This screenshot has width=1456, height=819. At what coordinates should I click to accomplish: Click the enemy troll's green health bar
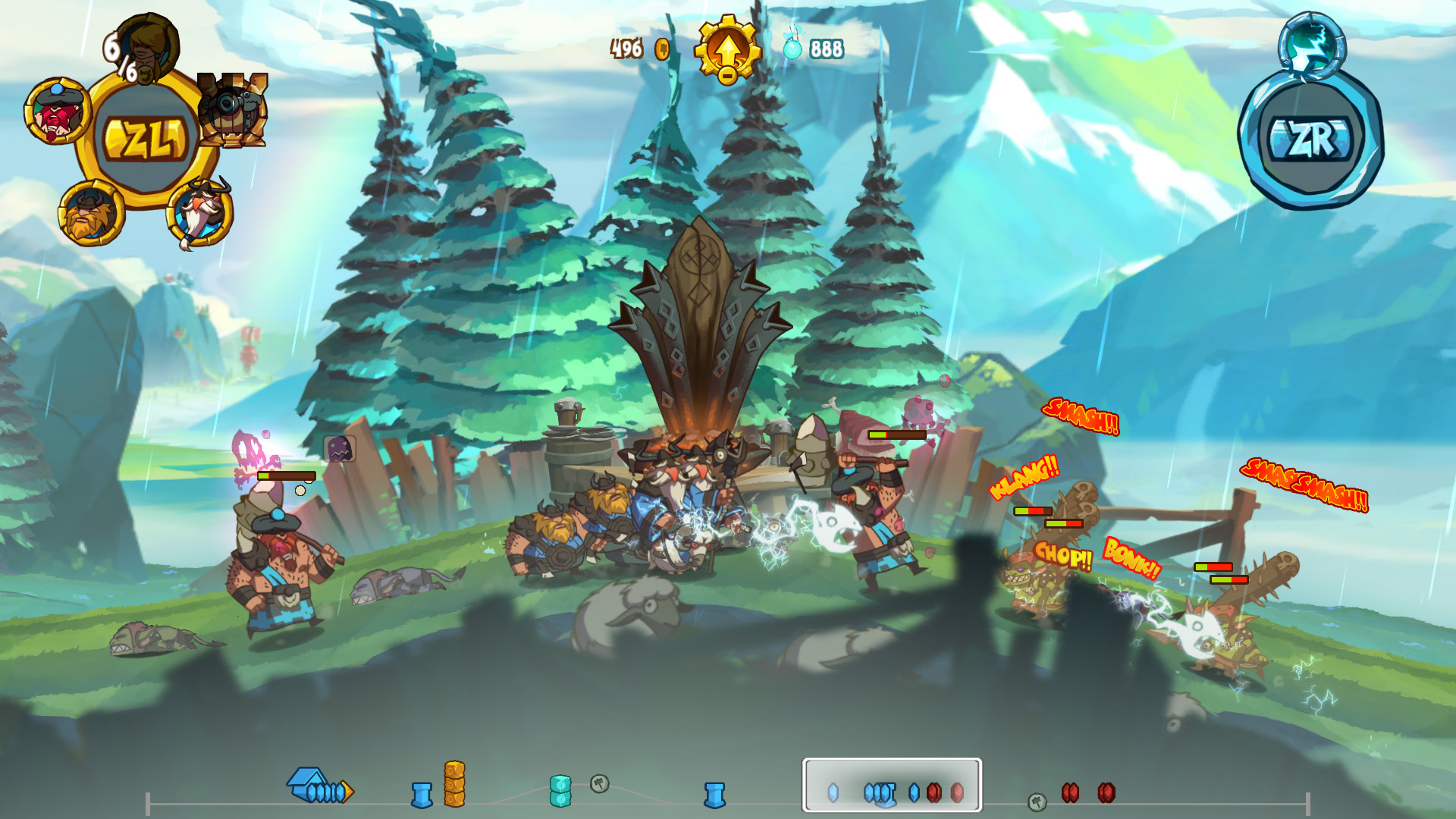[x=1022, y=510]
